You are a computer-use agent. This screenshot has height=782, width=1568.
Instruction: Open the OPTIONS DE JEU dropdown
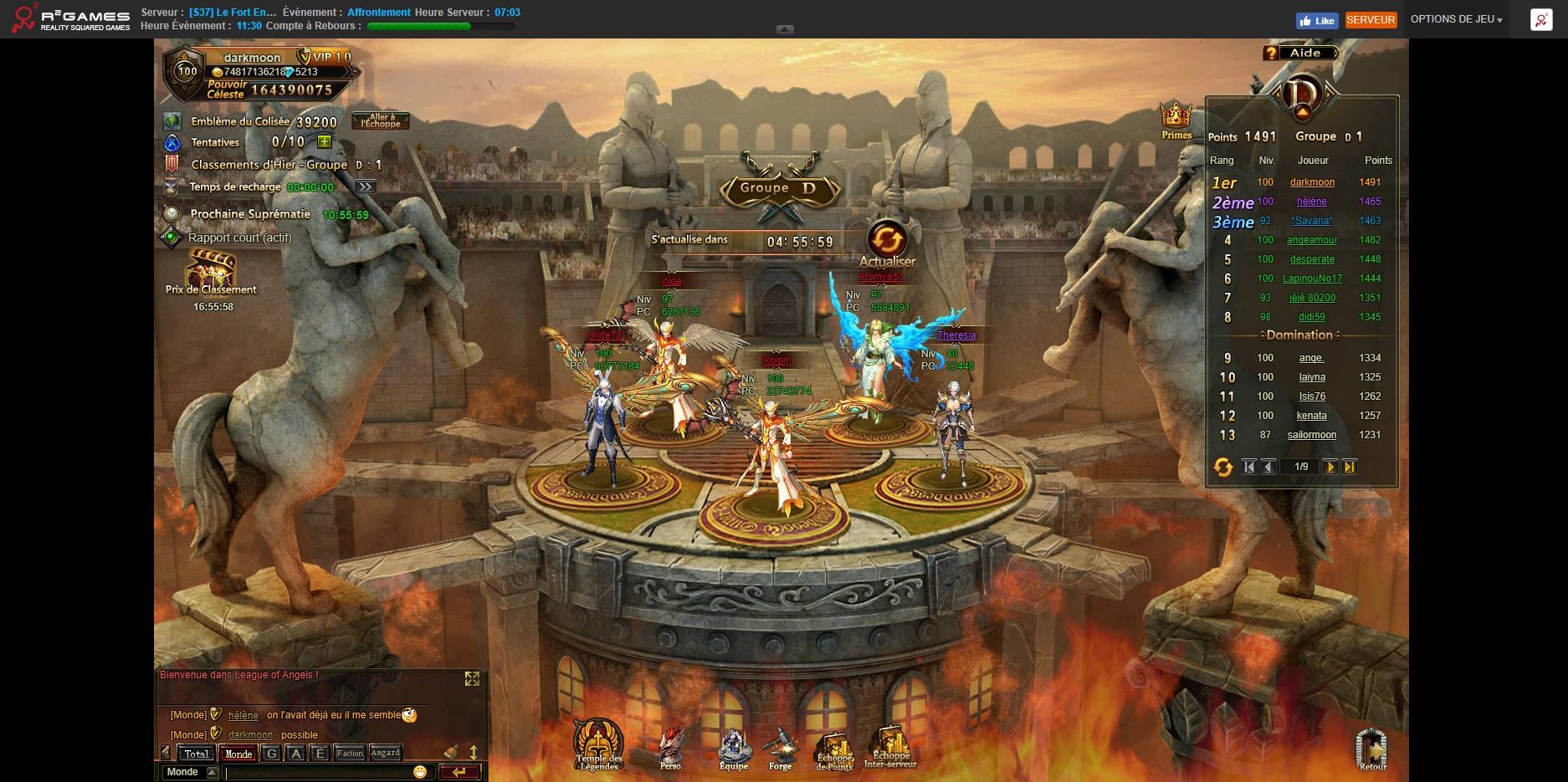pyautogui.click(x=1456, y=19)
